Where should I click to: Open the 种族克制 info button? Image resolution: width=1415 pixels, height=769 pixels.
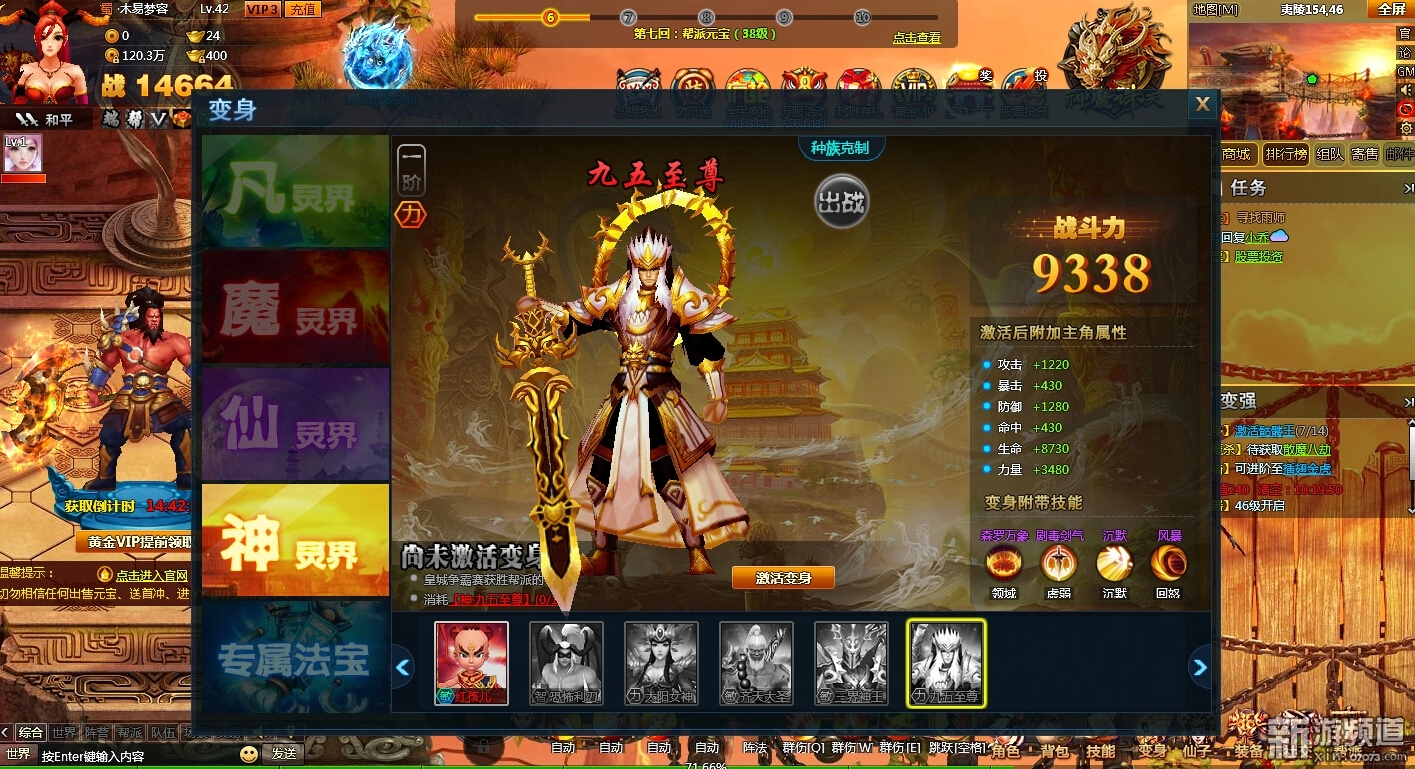coord(840,148)
